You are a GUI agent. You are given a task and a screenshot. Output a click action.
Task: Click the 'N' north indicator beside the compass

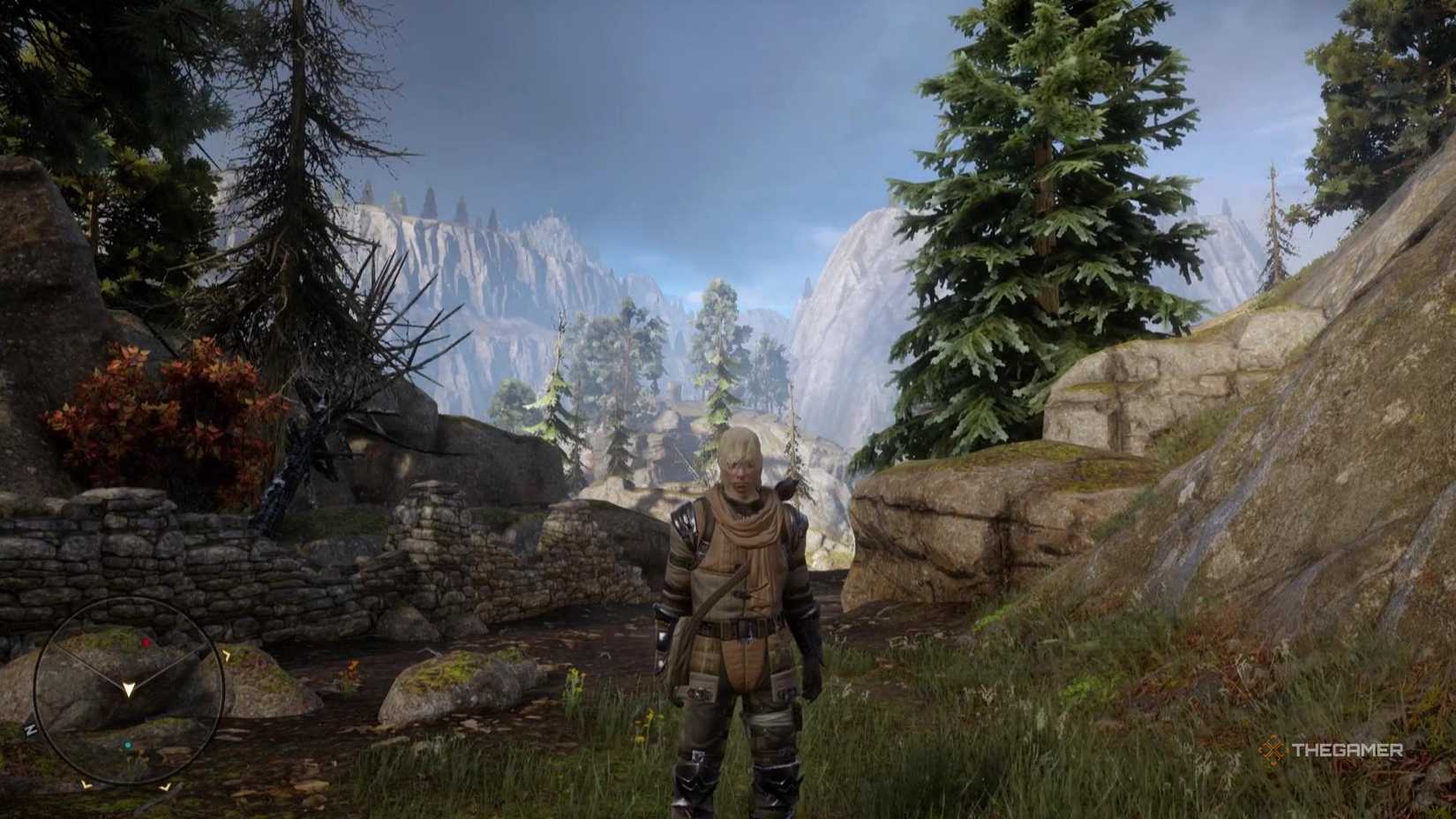pos(30,730)
